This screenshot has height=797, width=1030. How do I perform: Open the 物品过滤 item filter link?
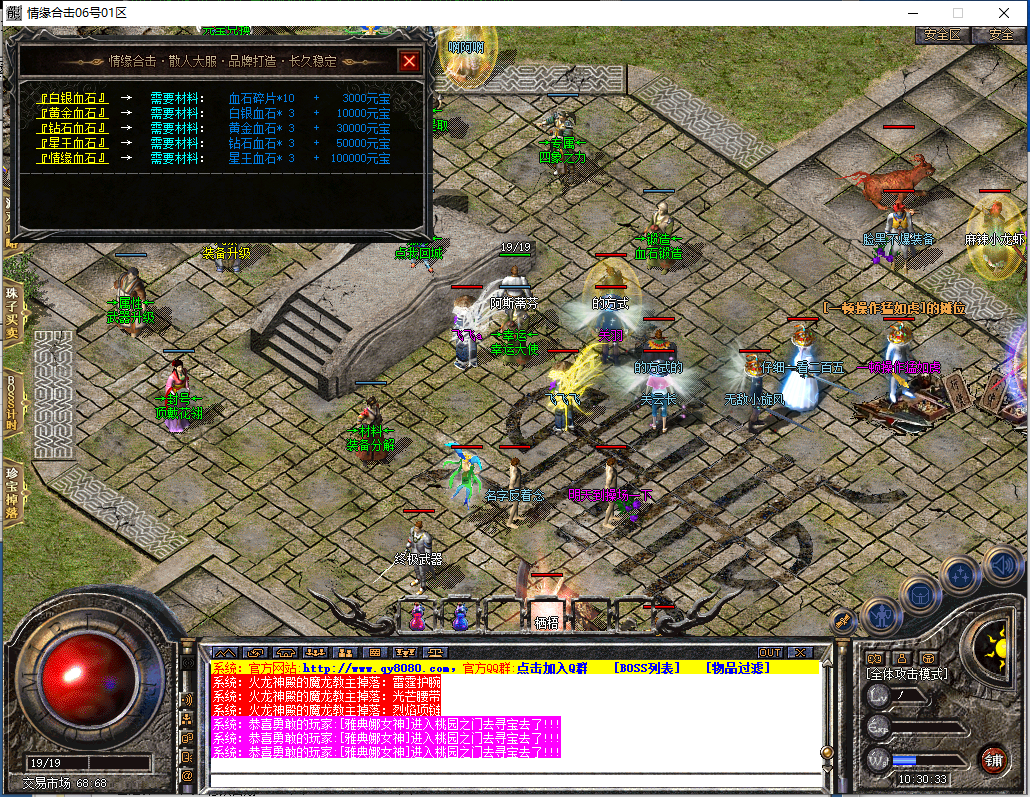[738, 668]
